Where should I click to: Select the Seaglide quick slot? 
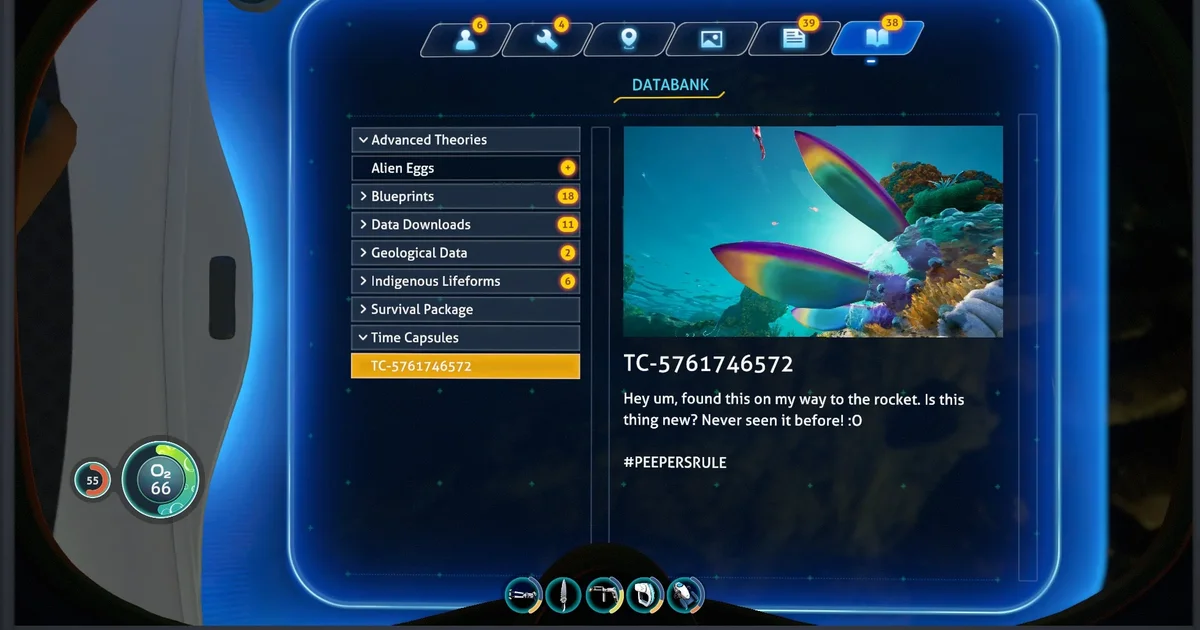(x=685, y=594)
